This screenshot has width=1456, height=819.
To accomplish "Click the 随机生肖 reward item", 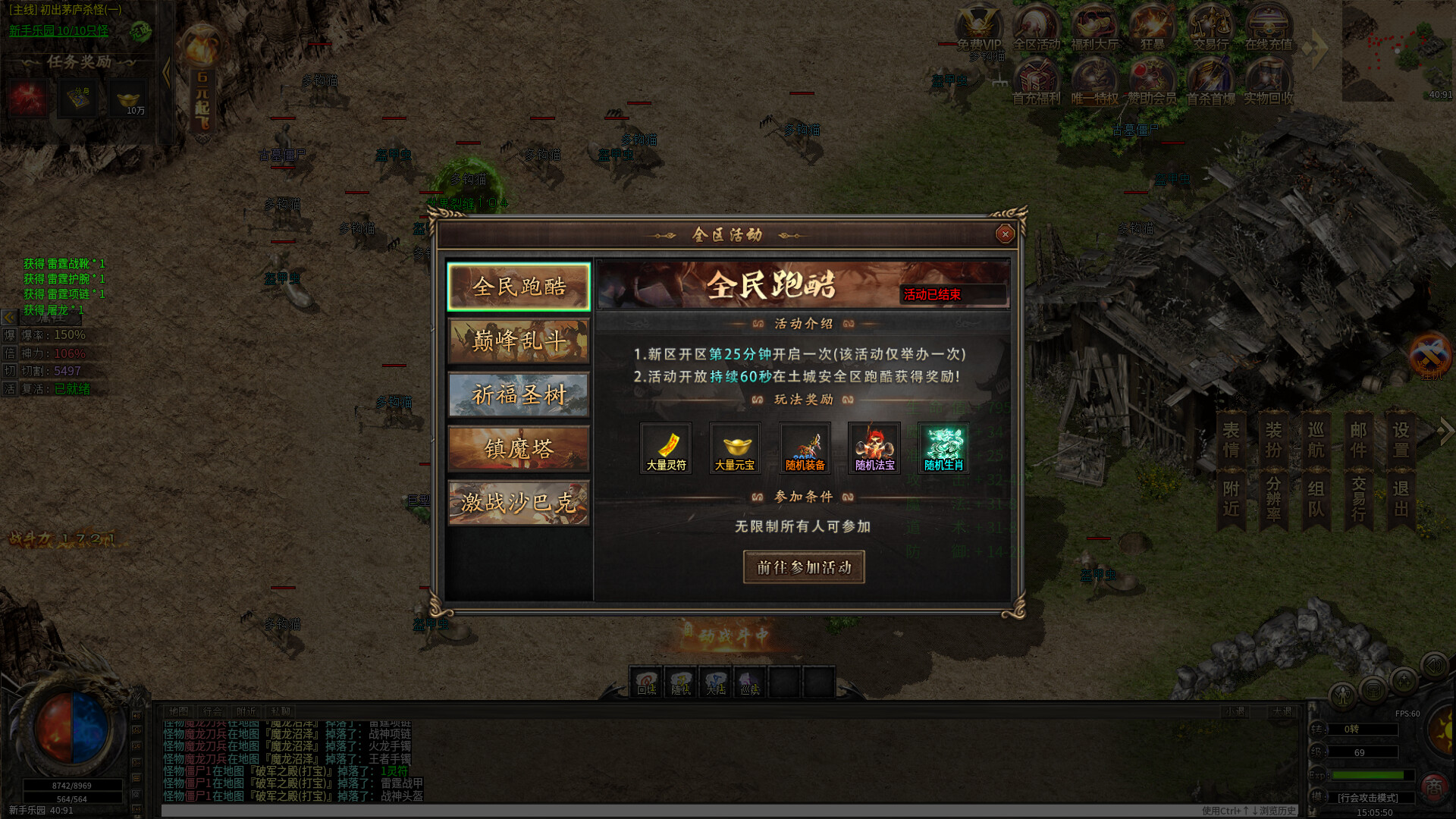I will click(943, 447).
